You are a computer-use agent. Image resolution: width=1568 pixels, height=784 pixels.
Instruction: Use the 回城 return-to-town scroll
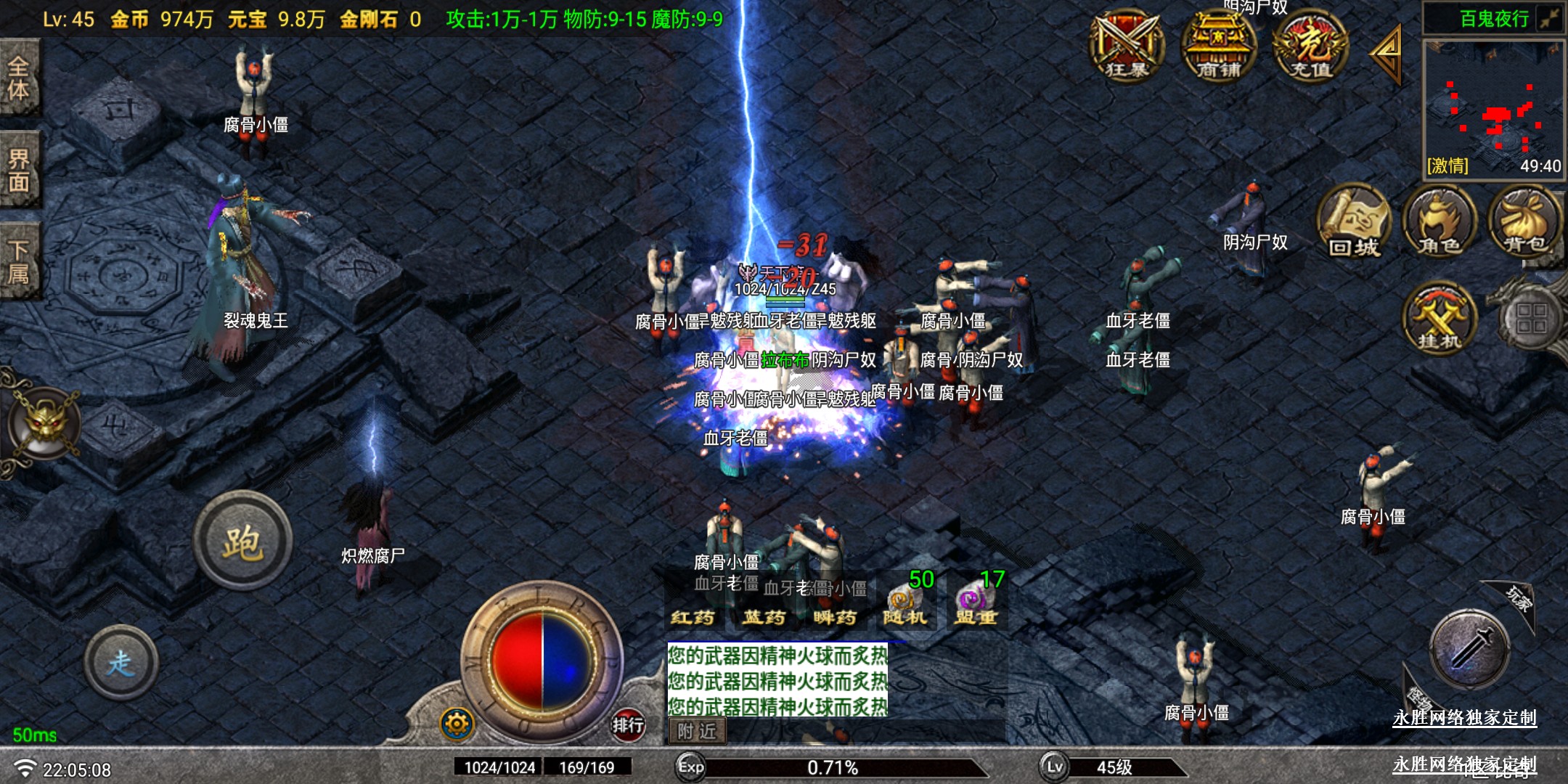coord(1354,221)
